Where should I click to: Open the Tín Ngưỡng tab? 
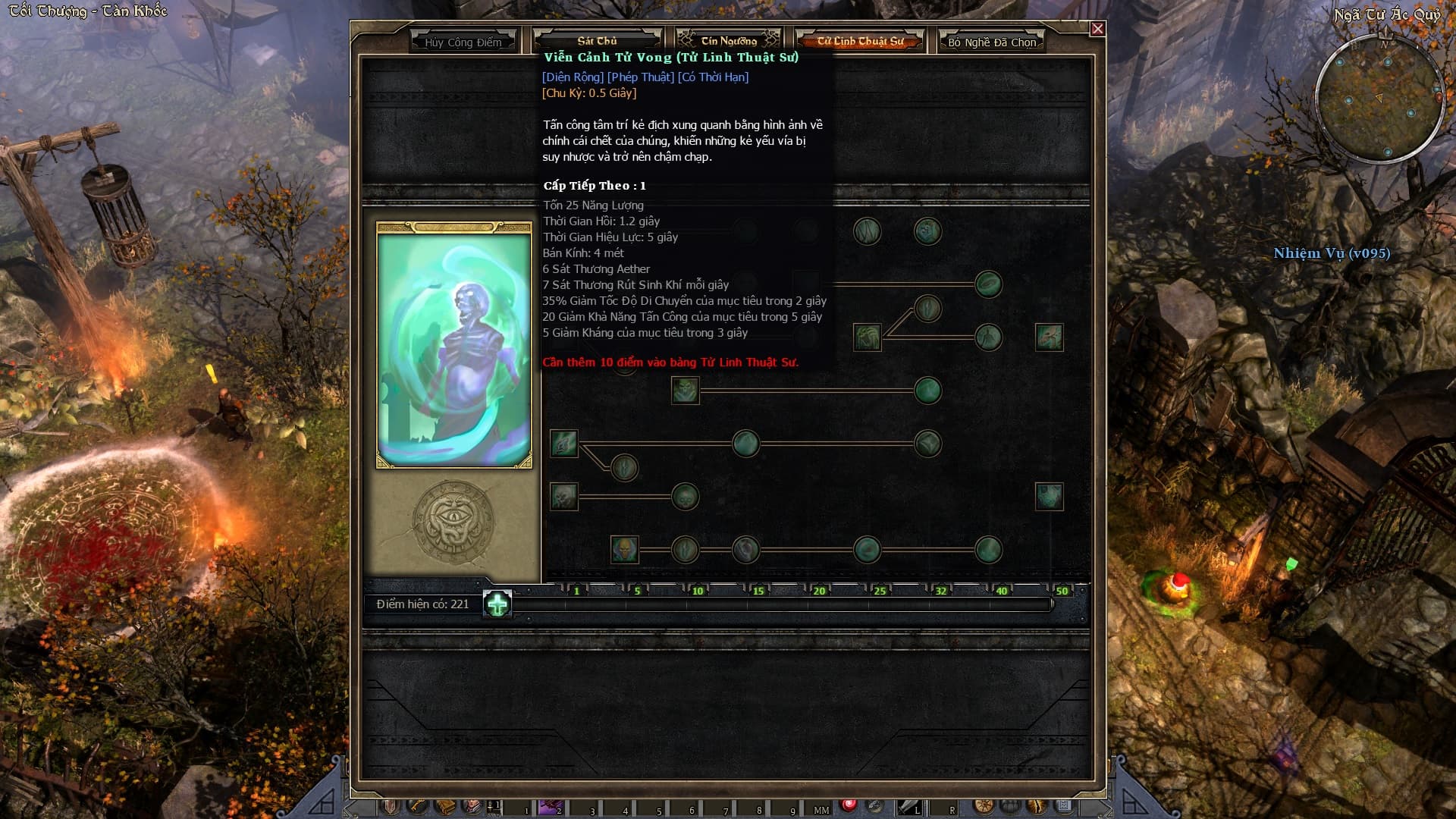point(728,41)
